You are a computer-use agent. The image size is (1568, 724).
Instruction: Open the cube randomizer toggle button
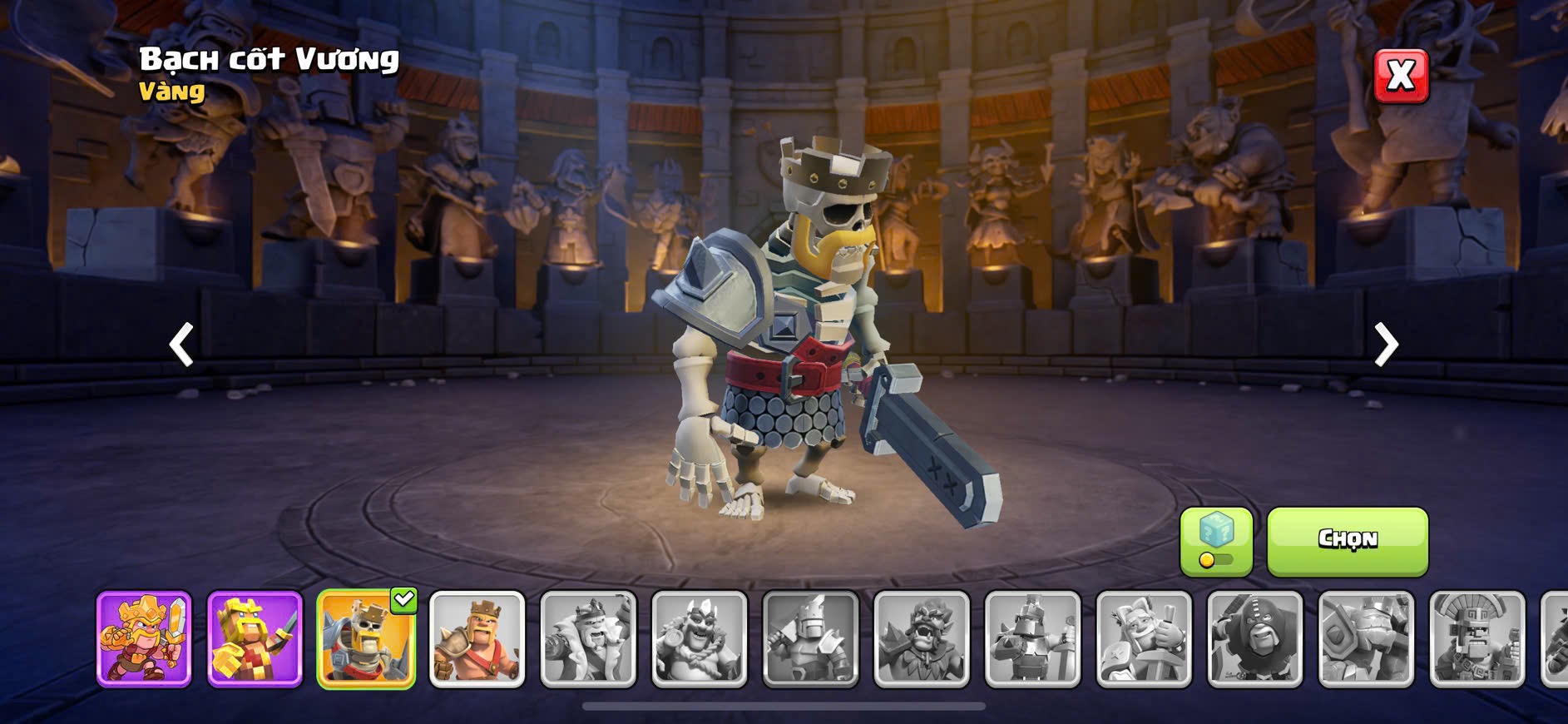coord(1216,541)
